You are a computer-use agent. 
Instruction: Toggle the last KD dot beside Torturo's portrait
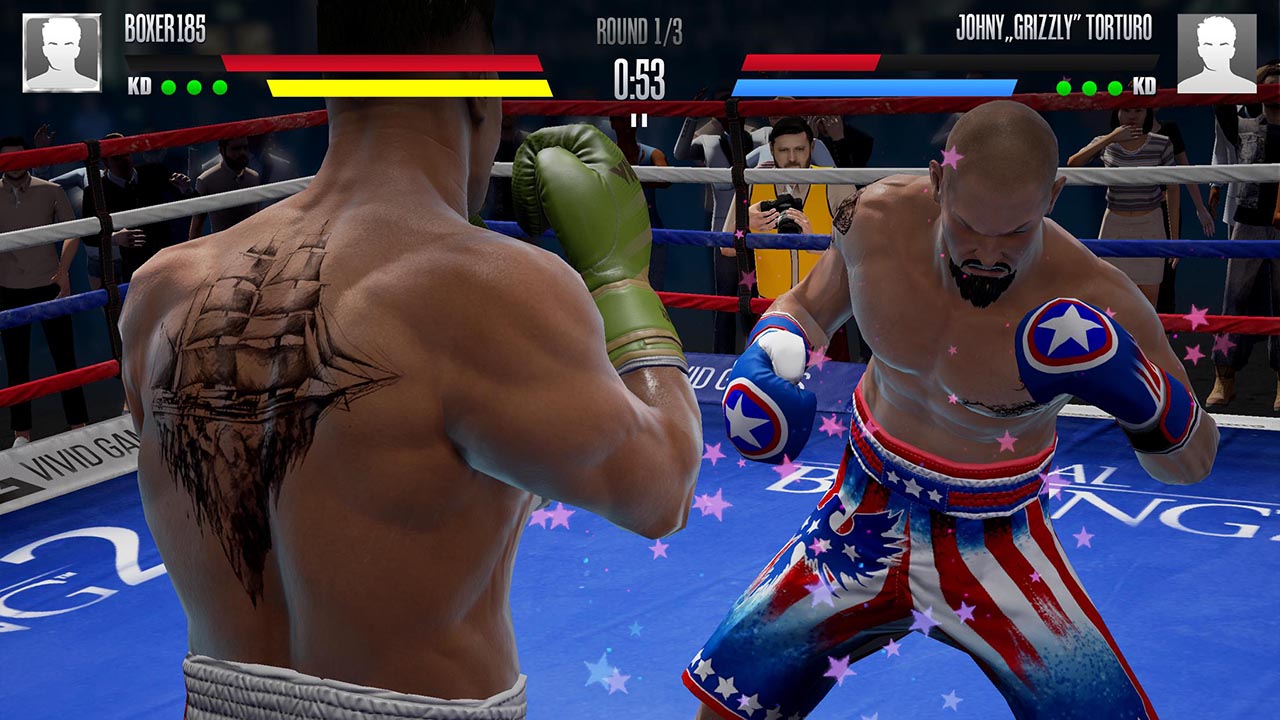tap(1115, 87)
